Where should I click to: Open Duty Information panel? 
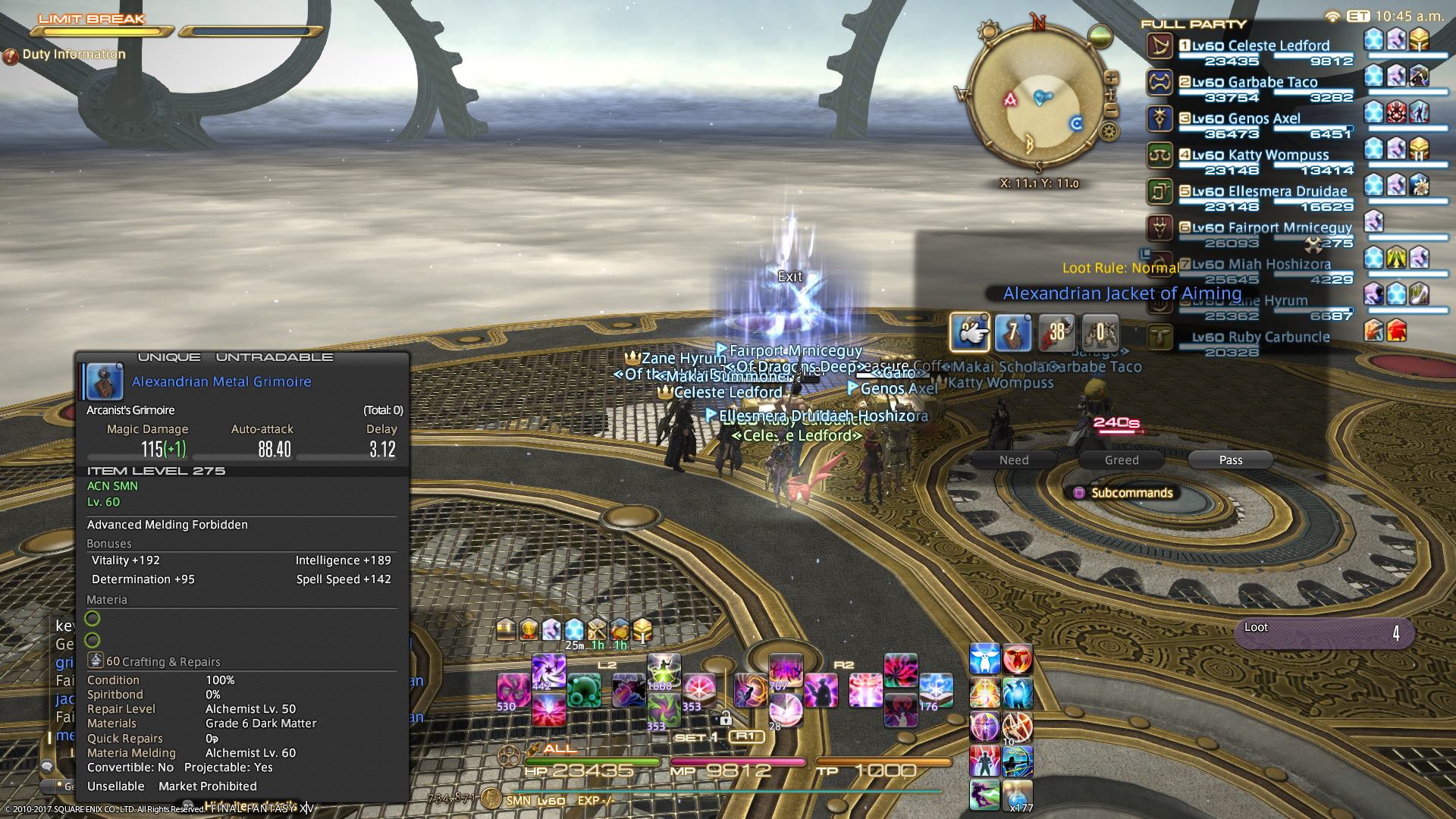(74, 55)
